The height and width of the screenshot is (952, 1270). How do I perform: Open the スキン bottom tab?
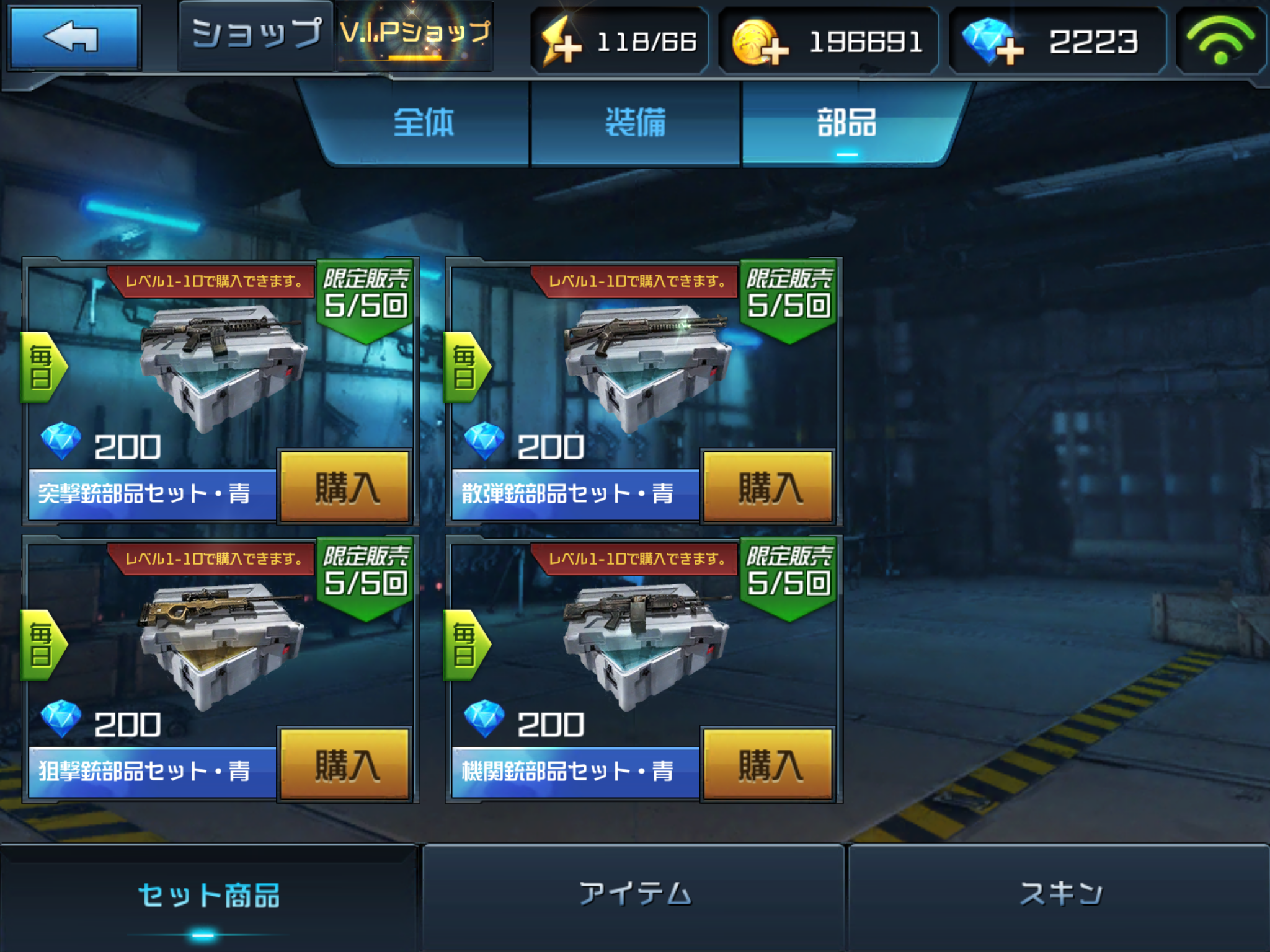pyautogui.click(x=1060, y=895)
